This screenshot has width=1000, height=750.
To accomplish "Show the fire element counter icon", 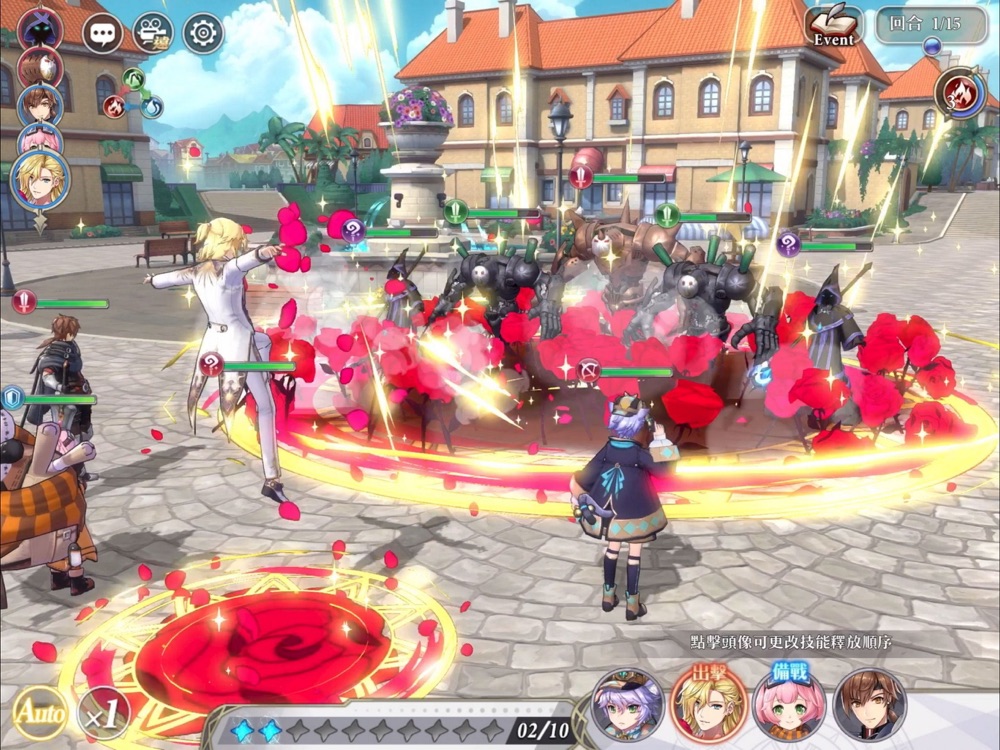I will click(x=960, y=93).
